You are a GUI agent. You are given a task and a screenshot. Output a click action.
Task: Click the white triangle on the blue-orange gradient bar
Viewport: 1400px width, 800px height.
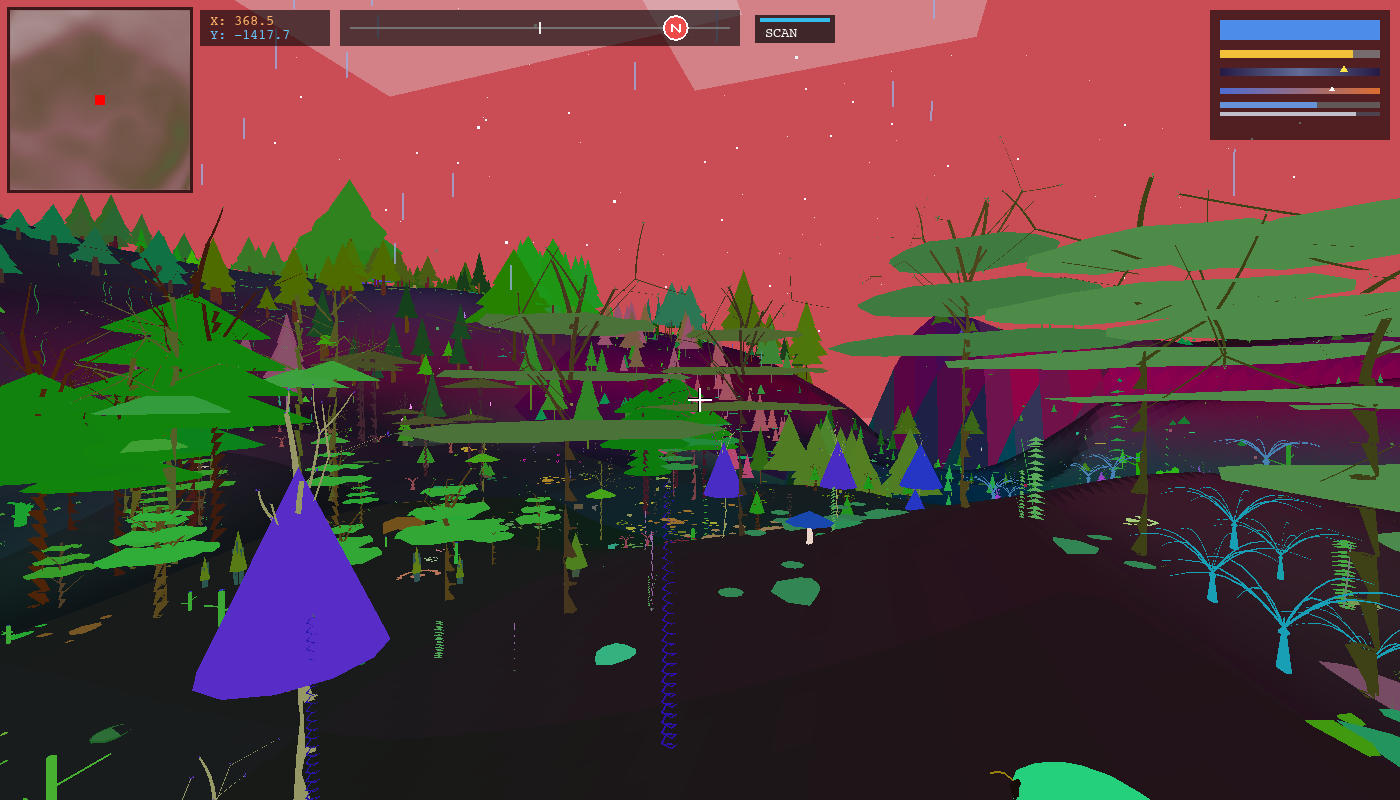pyautogui.click(x=1332, y=89)
